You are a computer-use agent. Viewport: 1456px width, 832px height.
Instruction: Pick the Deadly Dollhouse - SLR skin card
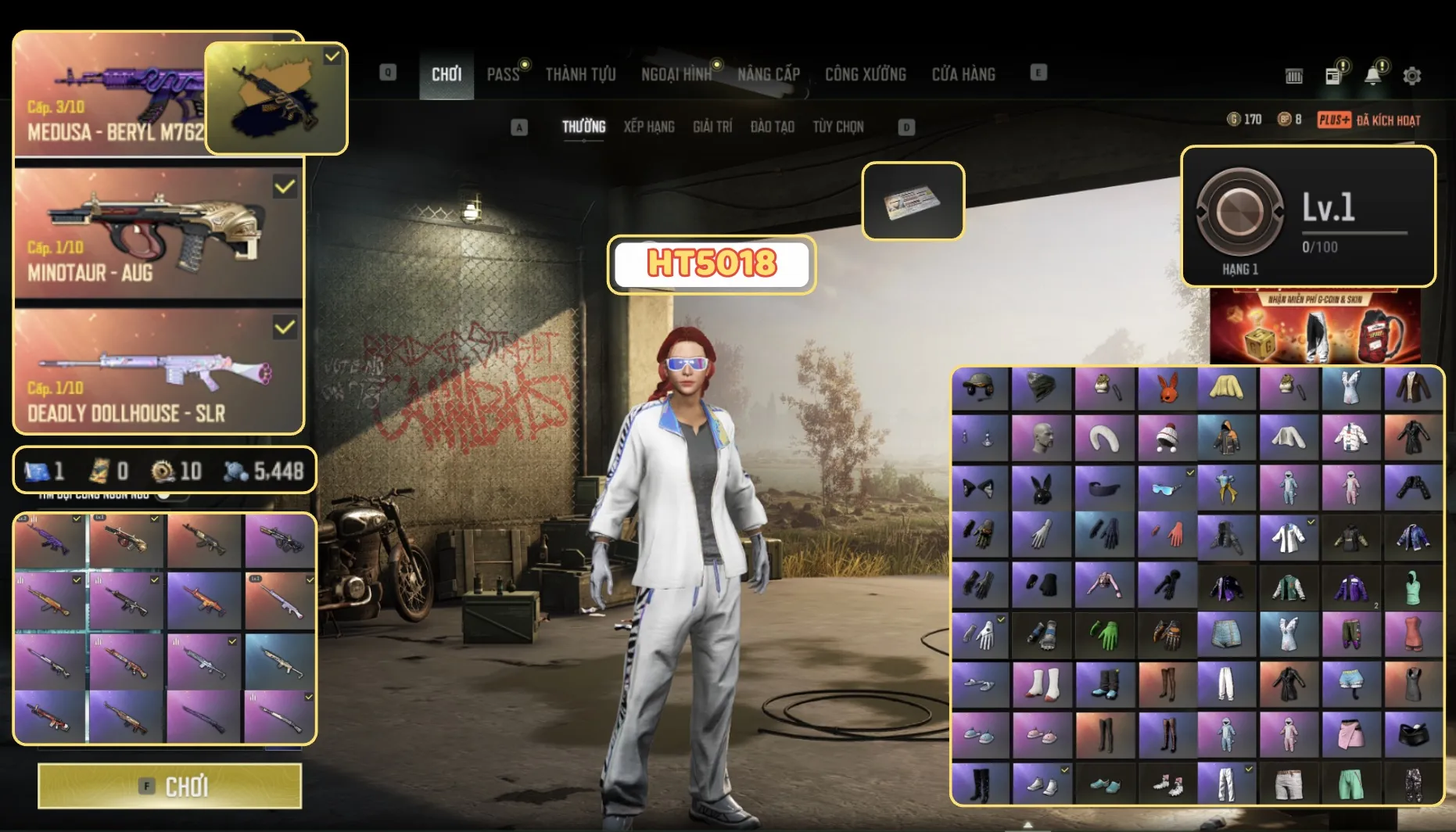(158, 371)
